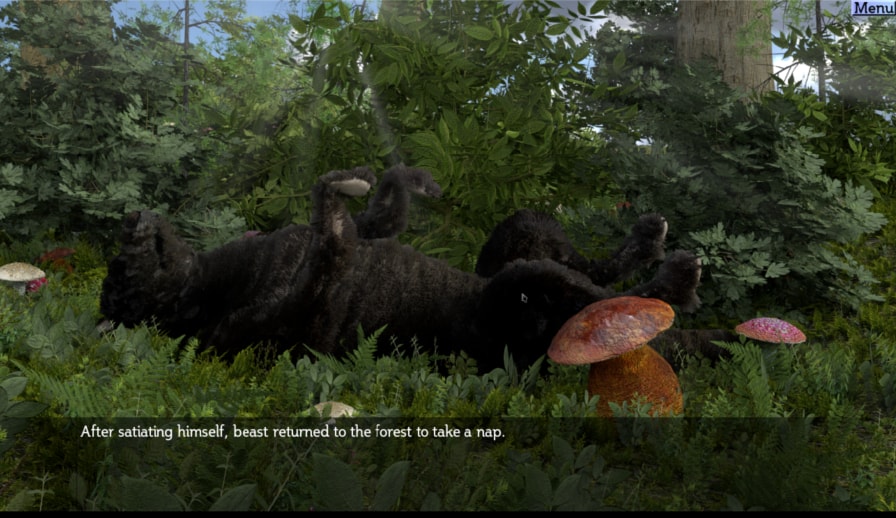Open the Menu button
Screen dimensions: 896x518
(x=873, y=8)
